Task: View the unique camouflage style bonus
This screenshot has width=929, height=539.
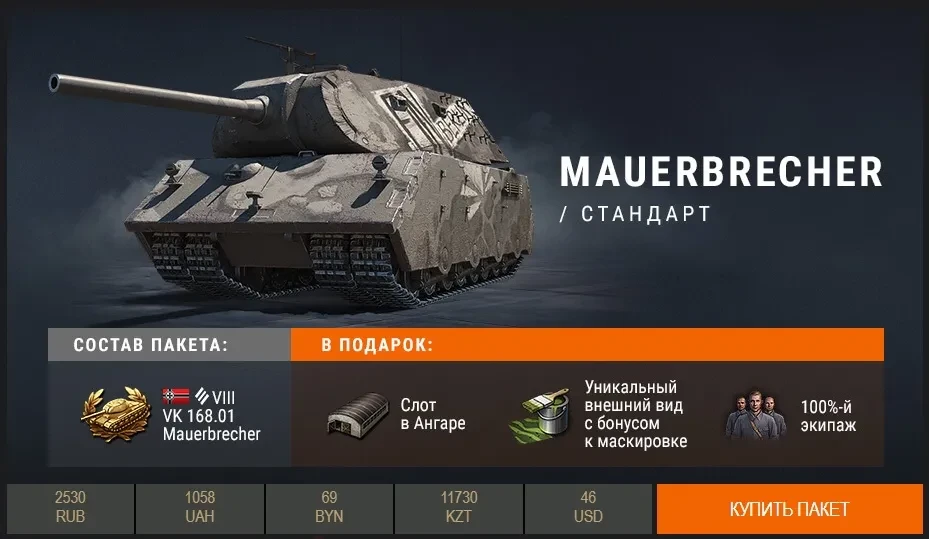Action: tap(606, 415)
